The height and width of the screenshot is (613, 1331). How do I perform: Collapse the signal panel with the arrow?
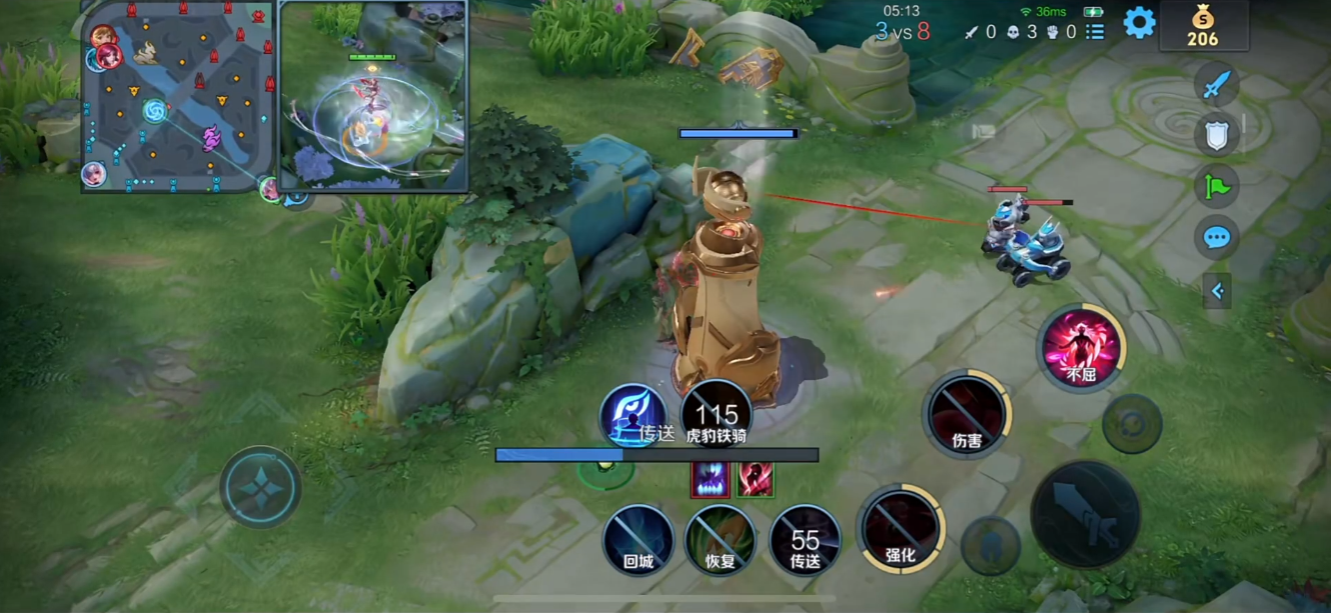[1217, 291]
